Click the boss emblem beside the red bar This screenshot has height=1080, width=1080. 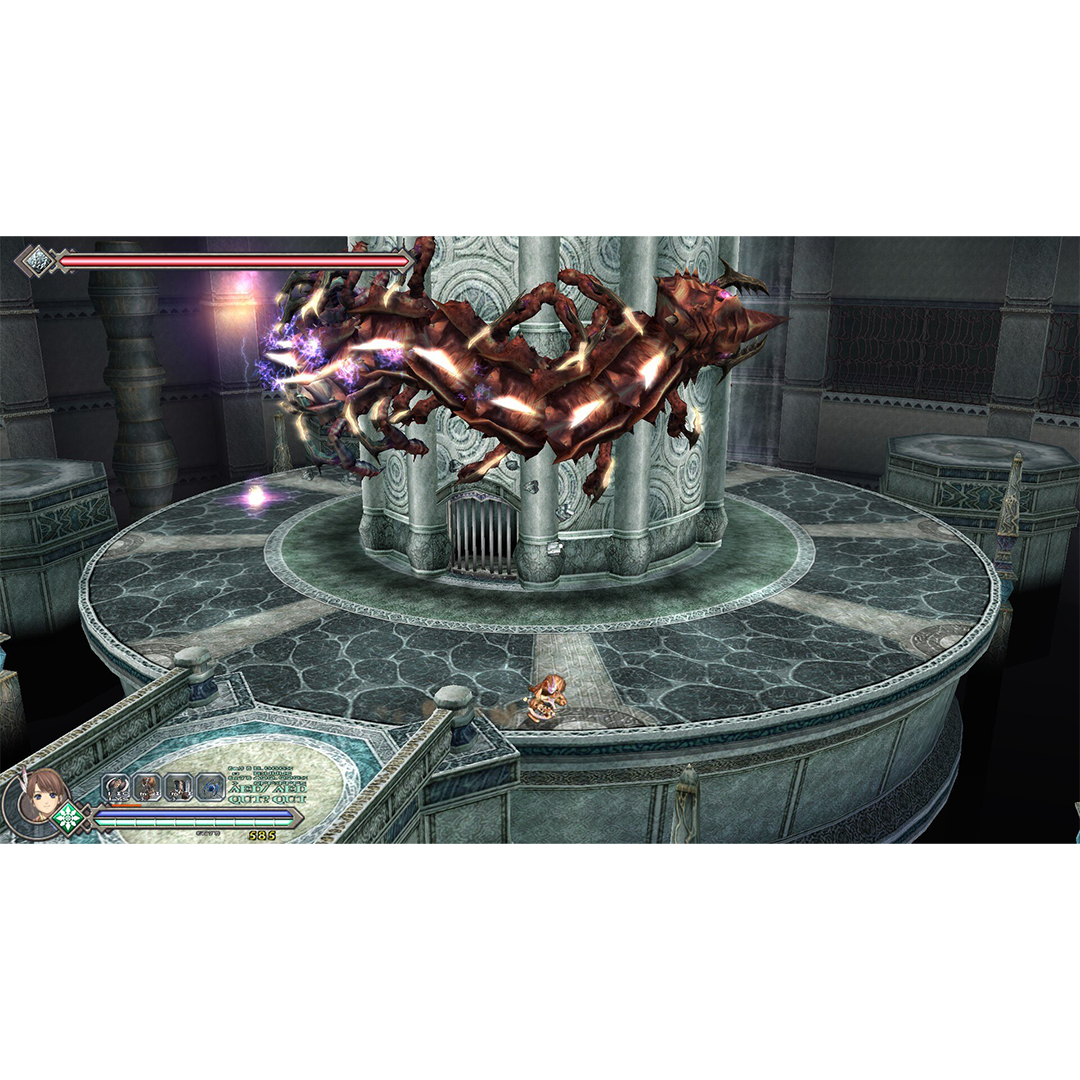click(x=38, y=262)
